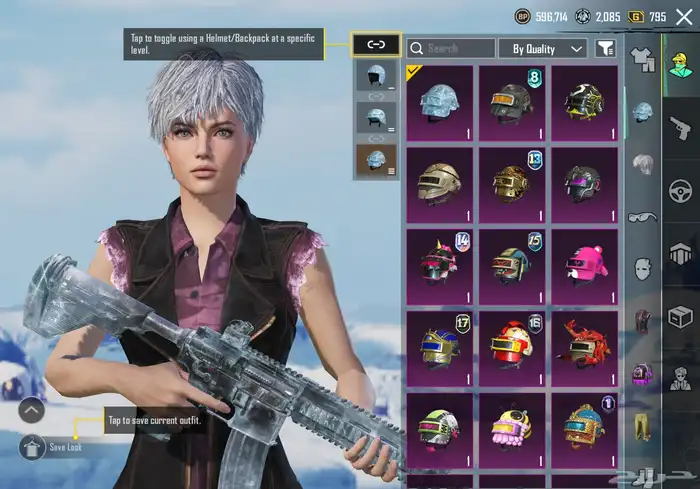Expand the up arrow button above Save Look
Screen dimensions: 700x489
(31, 410)
